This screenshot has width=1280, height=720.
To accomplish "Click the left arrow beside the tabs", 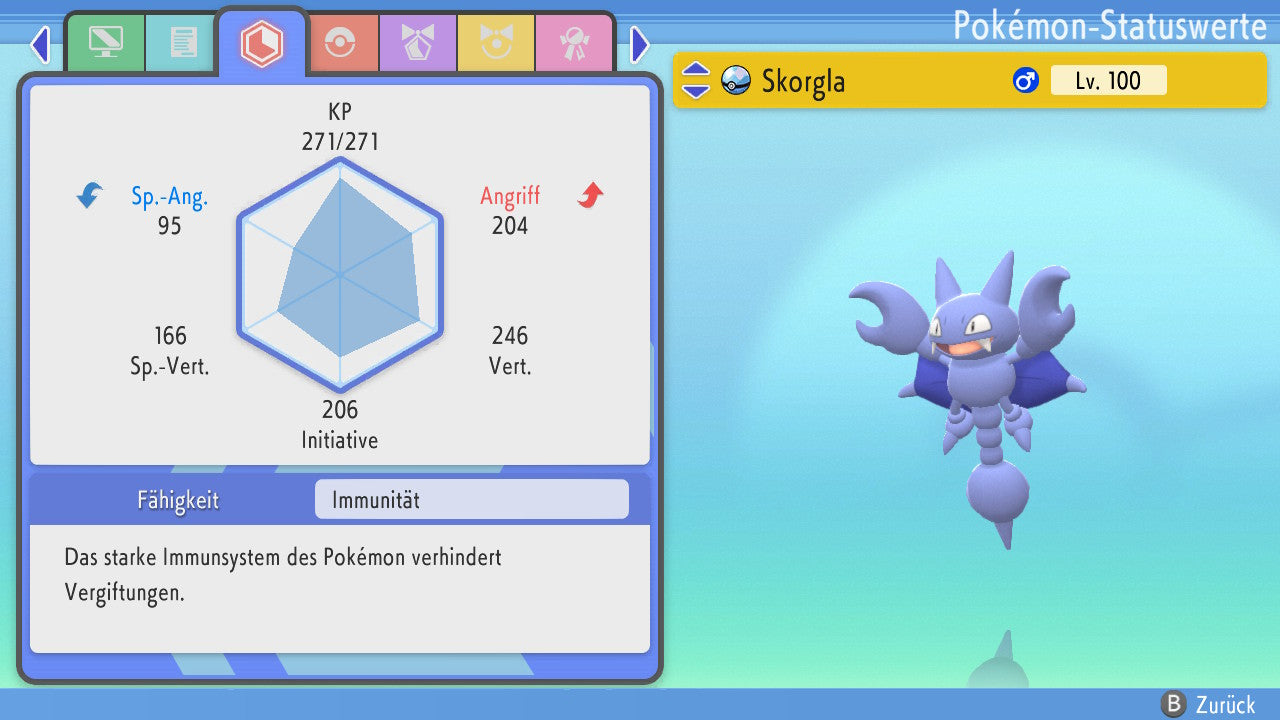I will pos(40,45).
